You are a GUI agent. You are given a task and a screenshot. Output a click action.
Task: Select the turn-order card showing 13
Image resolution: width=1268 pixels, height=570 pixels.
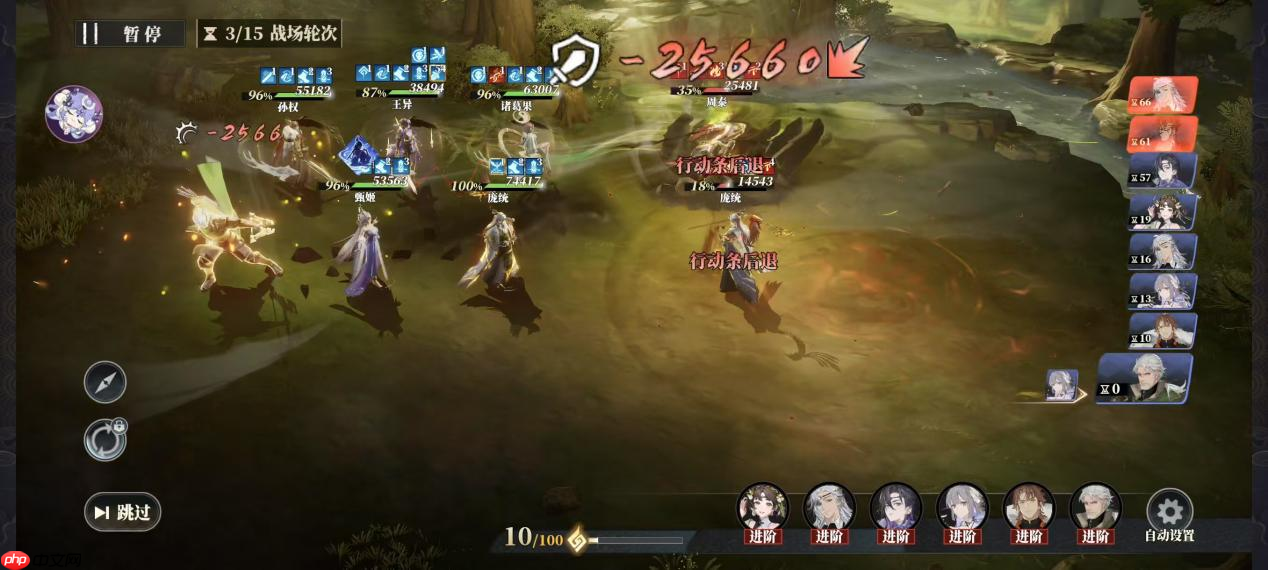[x=1163, y=292]
